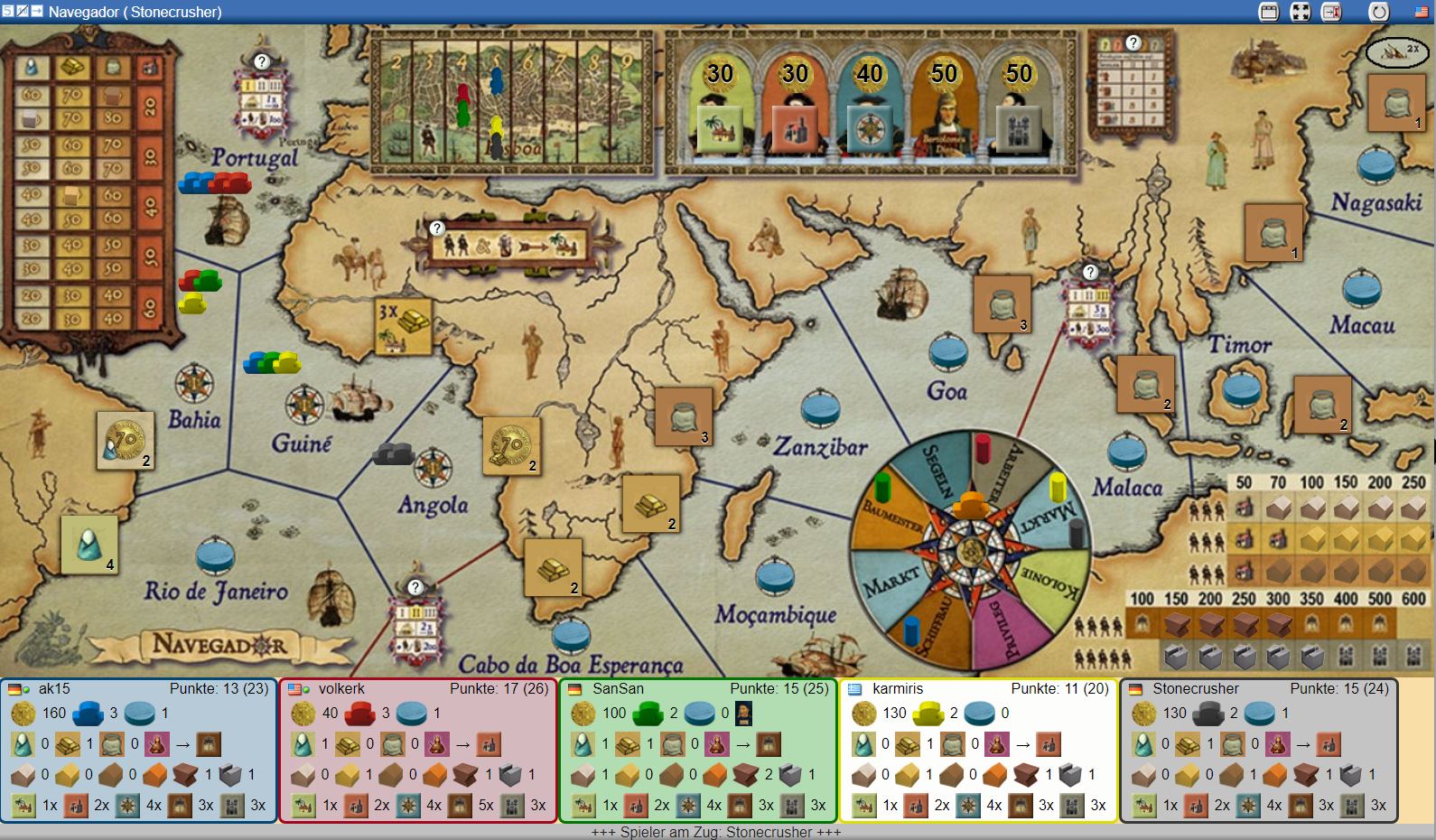Click the yellow worker piece on the rondel
The image size is (1436, 840).
(1056, 488)
